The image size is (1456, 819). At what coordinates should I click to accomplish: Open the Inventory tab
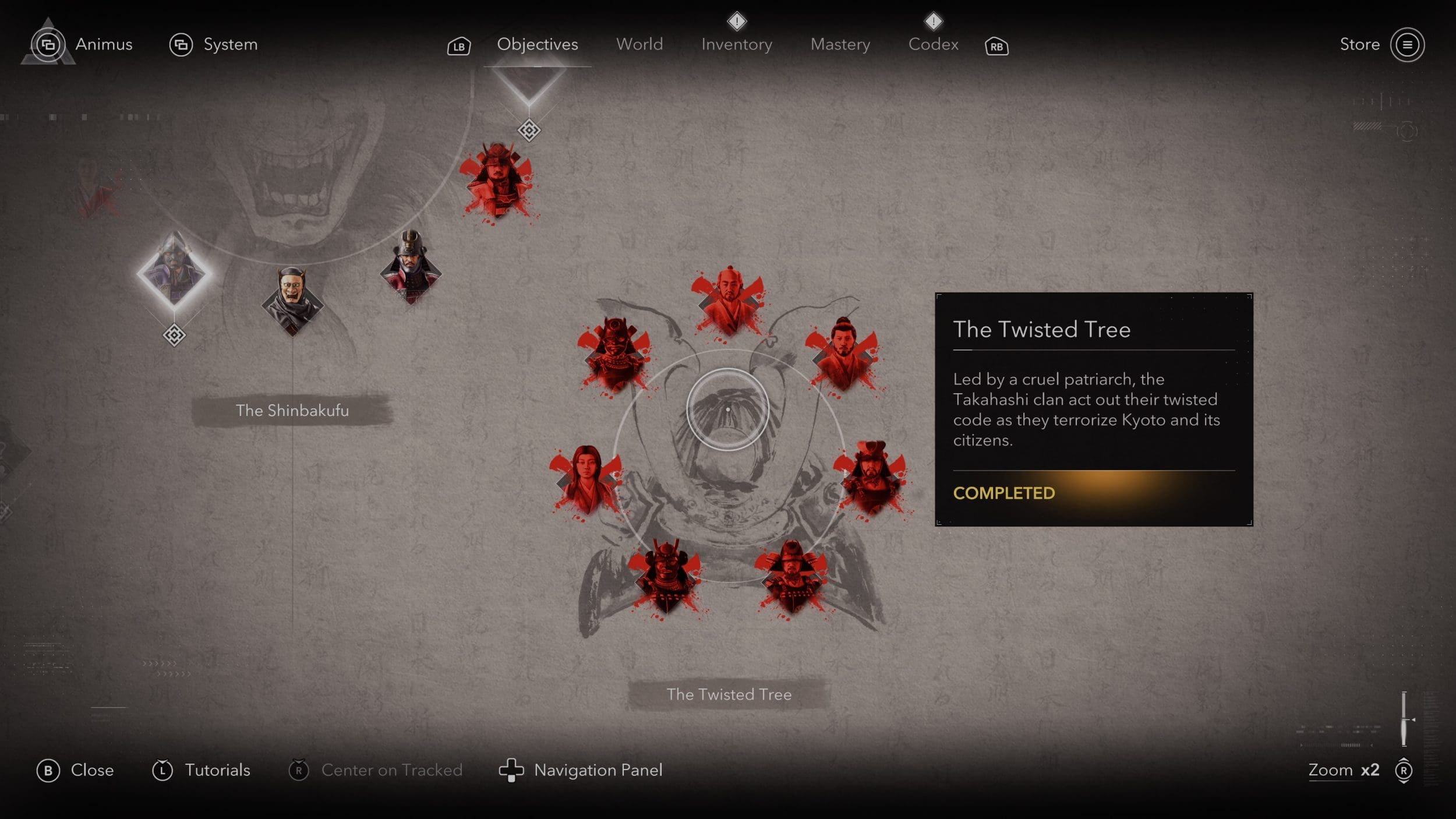tap(736, 44)
